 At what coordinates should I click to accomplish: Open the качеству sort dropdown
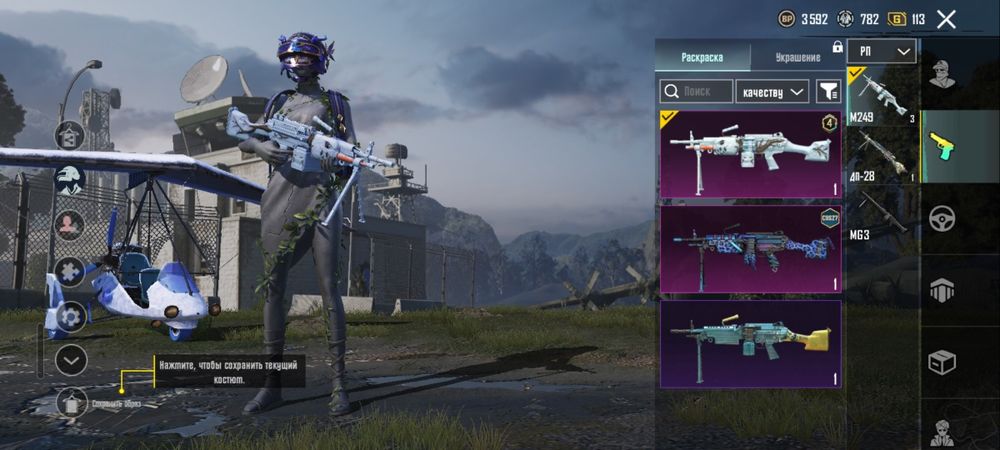tap(773, 91)
